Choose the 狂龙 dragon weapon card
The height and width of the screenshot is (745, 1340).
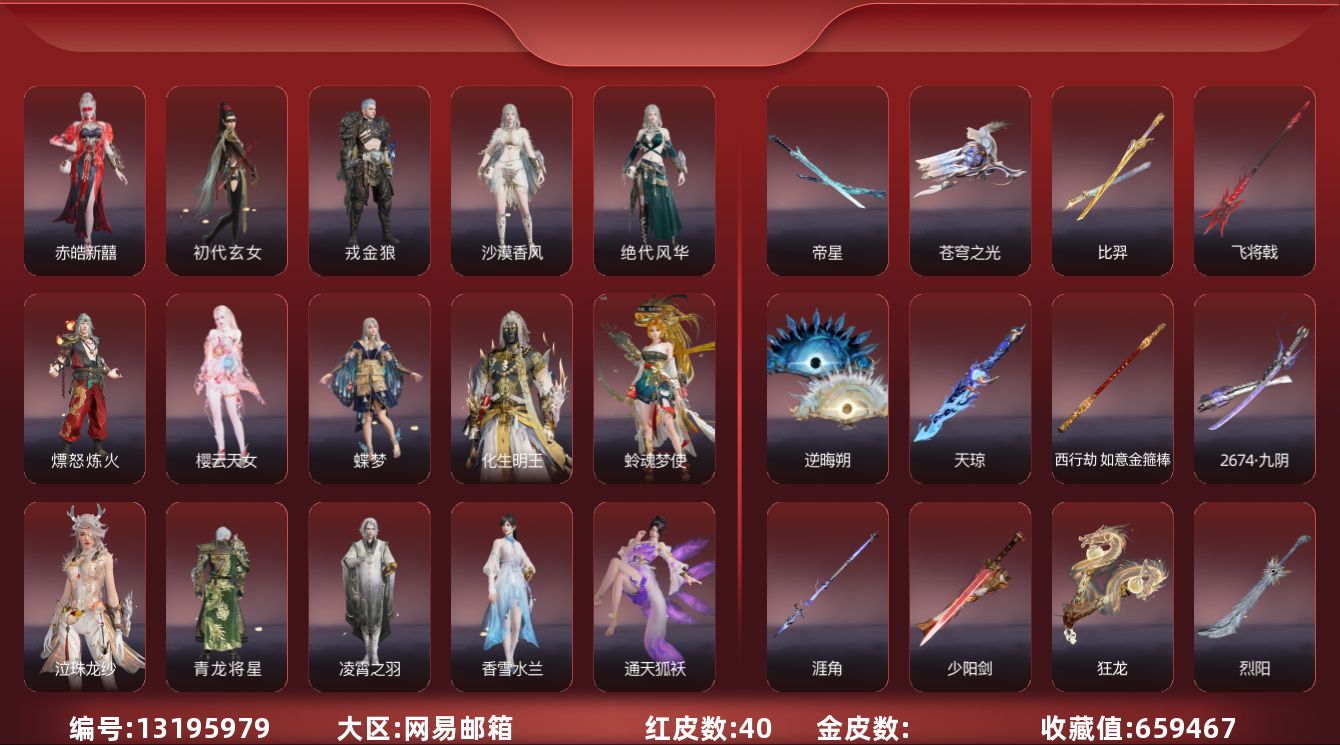coord(1112,596)
